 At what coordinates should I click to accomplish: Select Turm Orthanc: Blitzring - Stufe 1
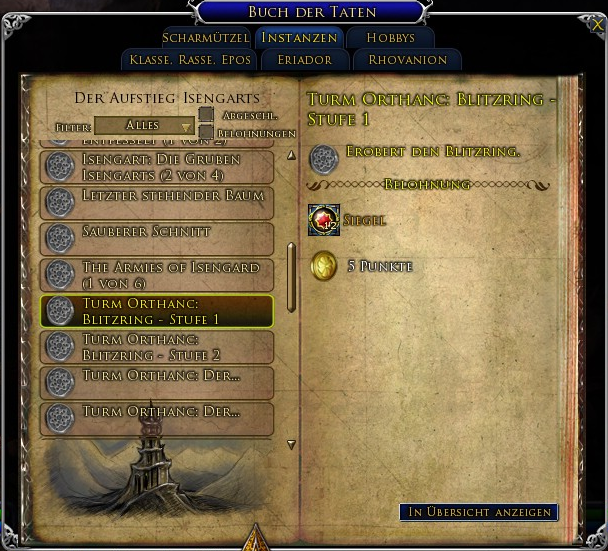(x=157, y=311)
